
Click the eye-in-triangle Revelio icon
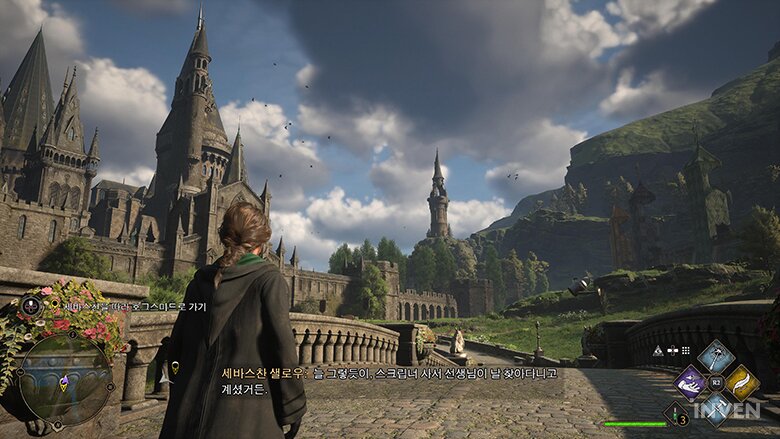657,351
